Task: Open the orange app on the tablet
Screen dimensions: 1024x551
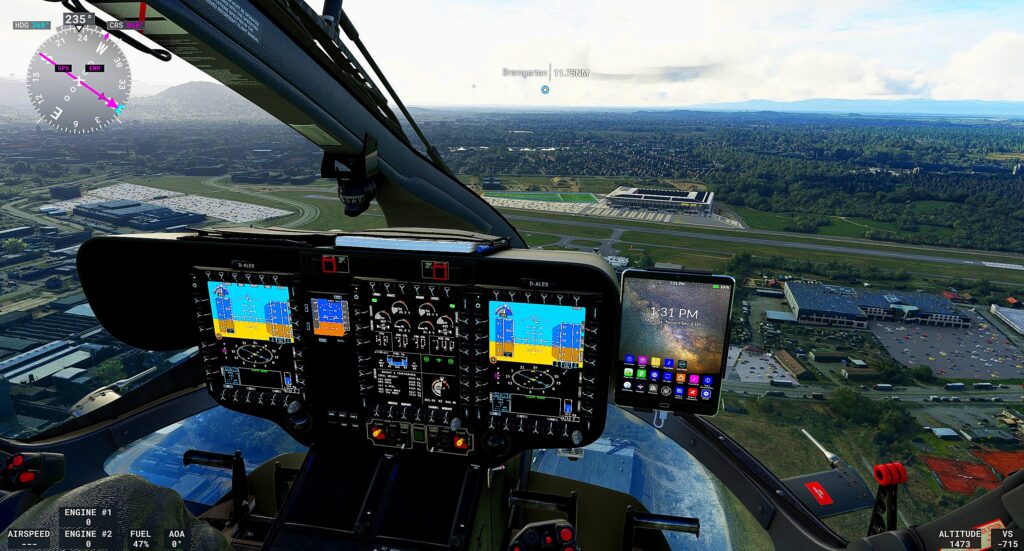Action: tap(681, 377)
